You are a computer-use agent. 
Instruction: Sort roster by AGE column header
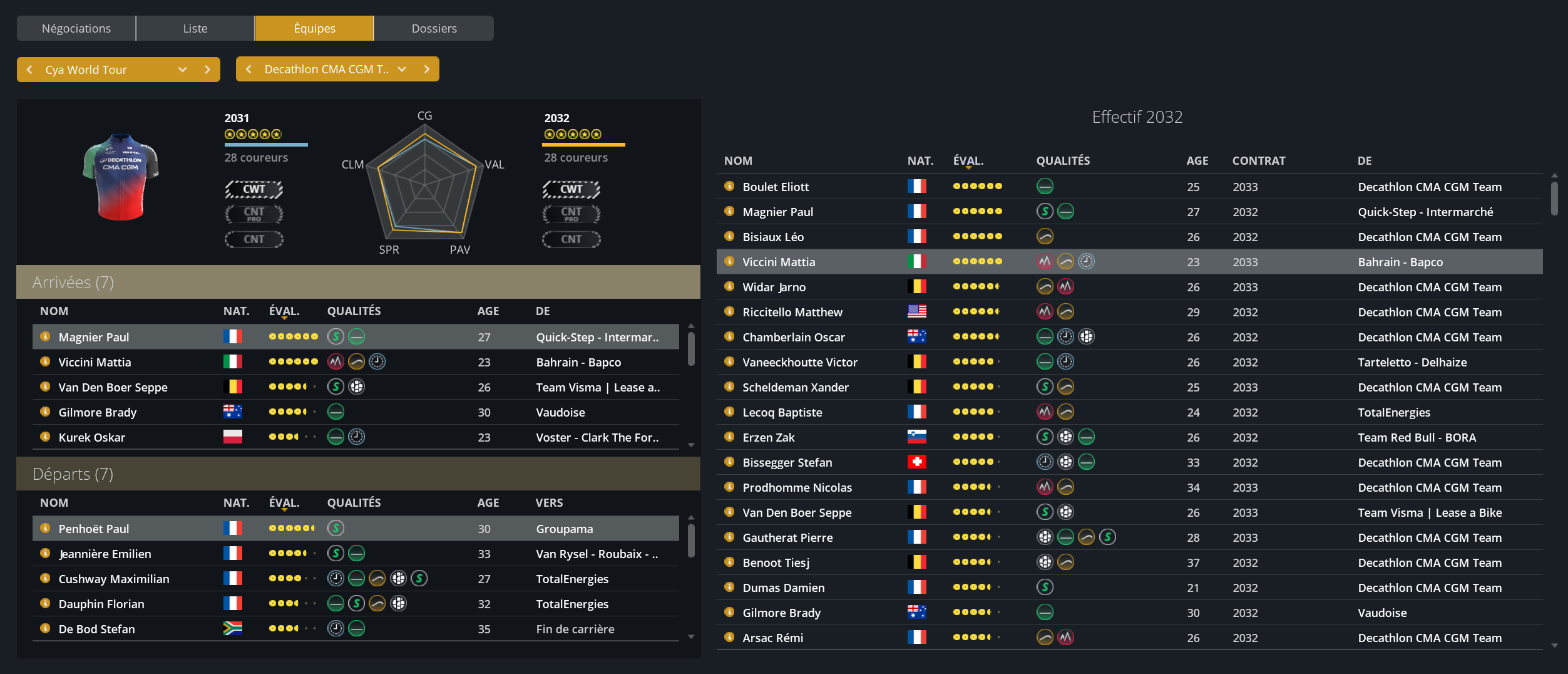point(1197,160)
